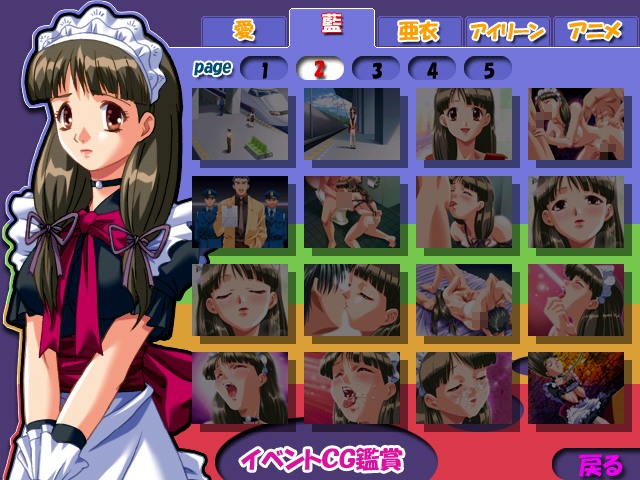Click the 戻る back button

click(x=599, y=465)
